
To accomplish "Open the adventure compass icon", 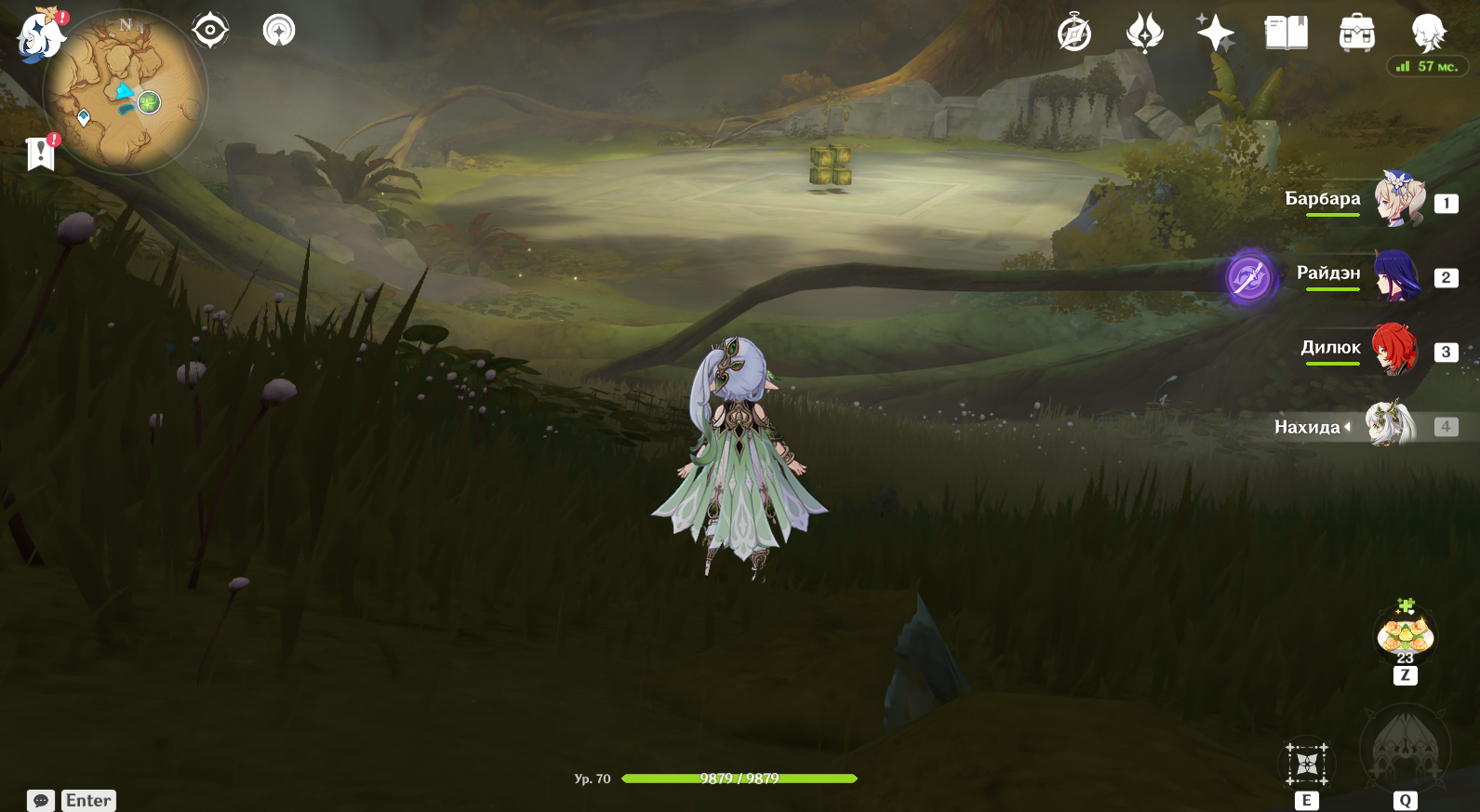I will pos(1074,33).
